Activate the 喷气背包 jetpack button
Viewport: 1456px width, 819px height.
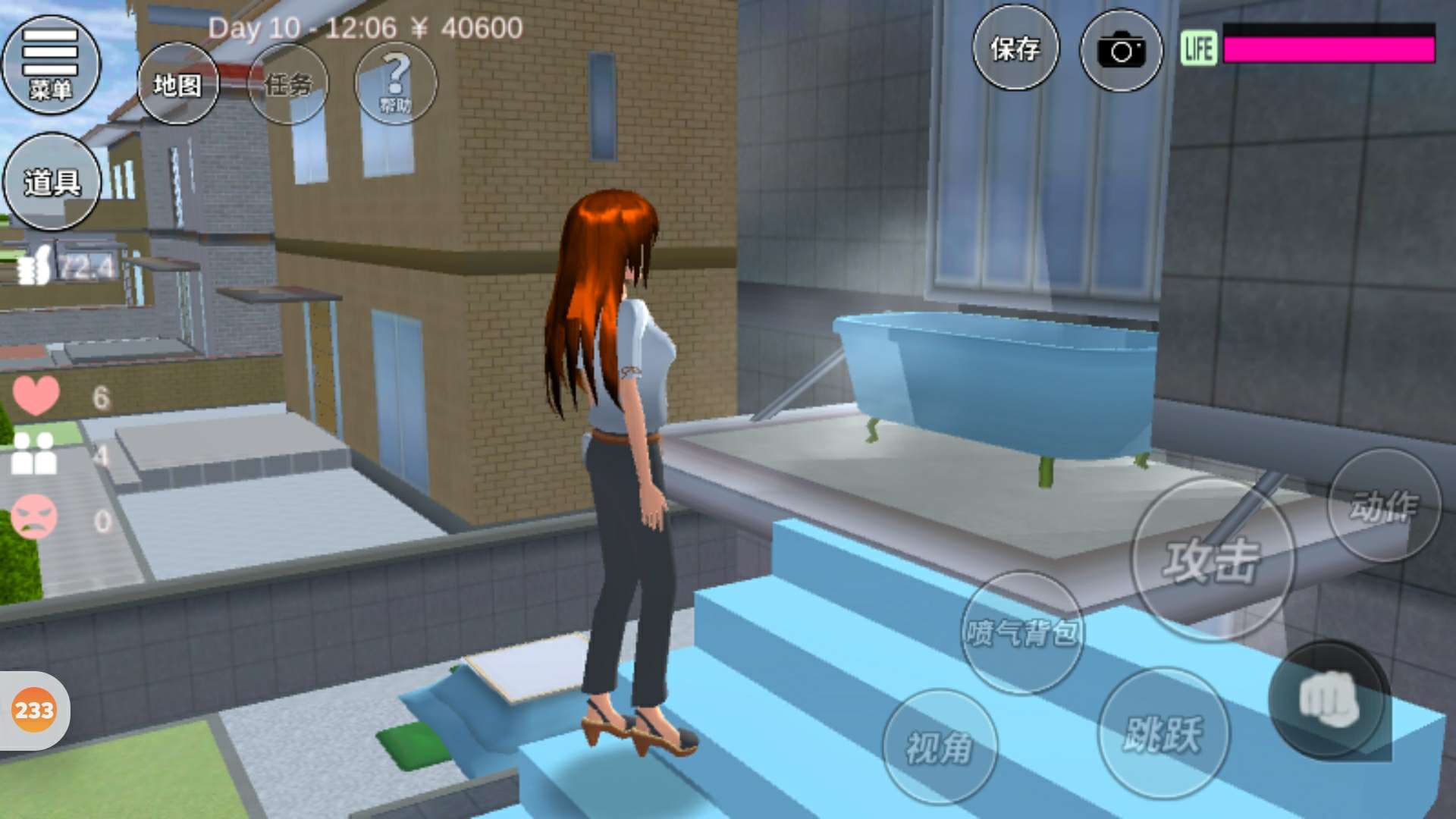point(1022,632)
